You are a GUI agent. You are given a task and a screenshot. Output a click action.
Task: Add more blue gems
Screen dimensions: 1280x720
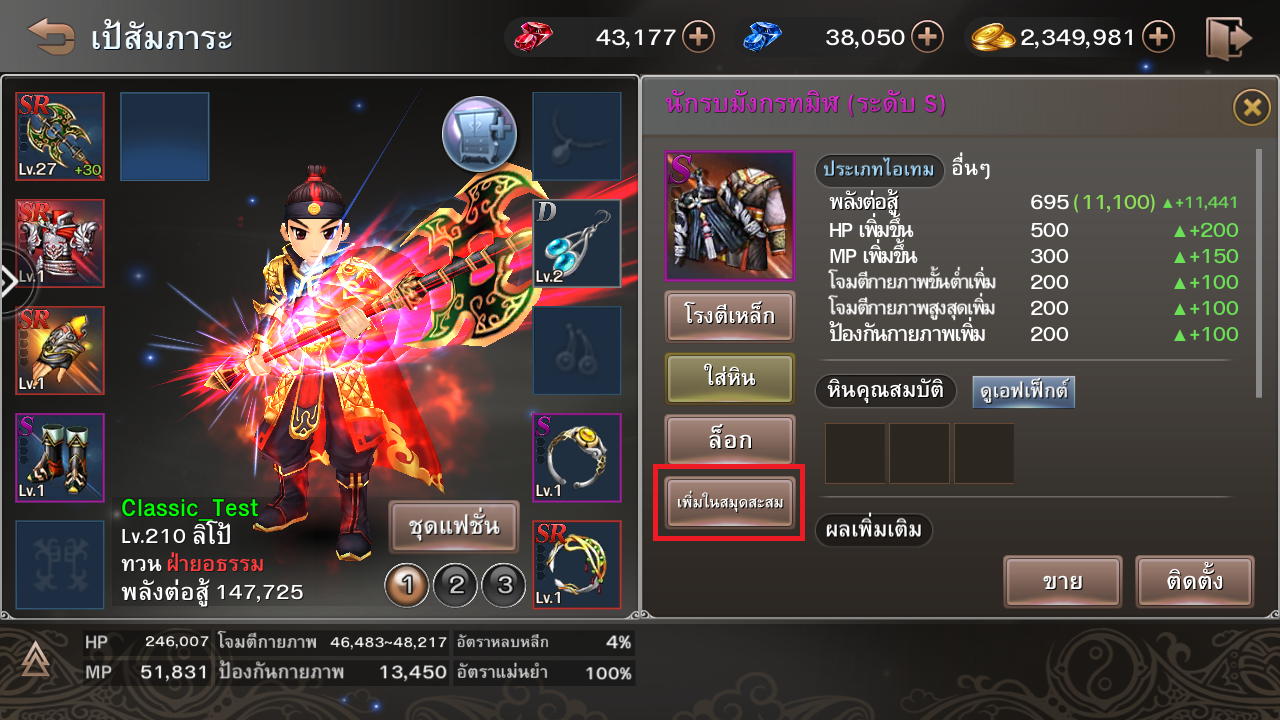(927, 38)
